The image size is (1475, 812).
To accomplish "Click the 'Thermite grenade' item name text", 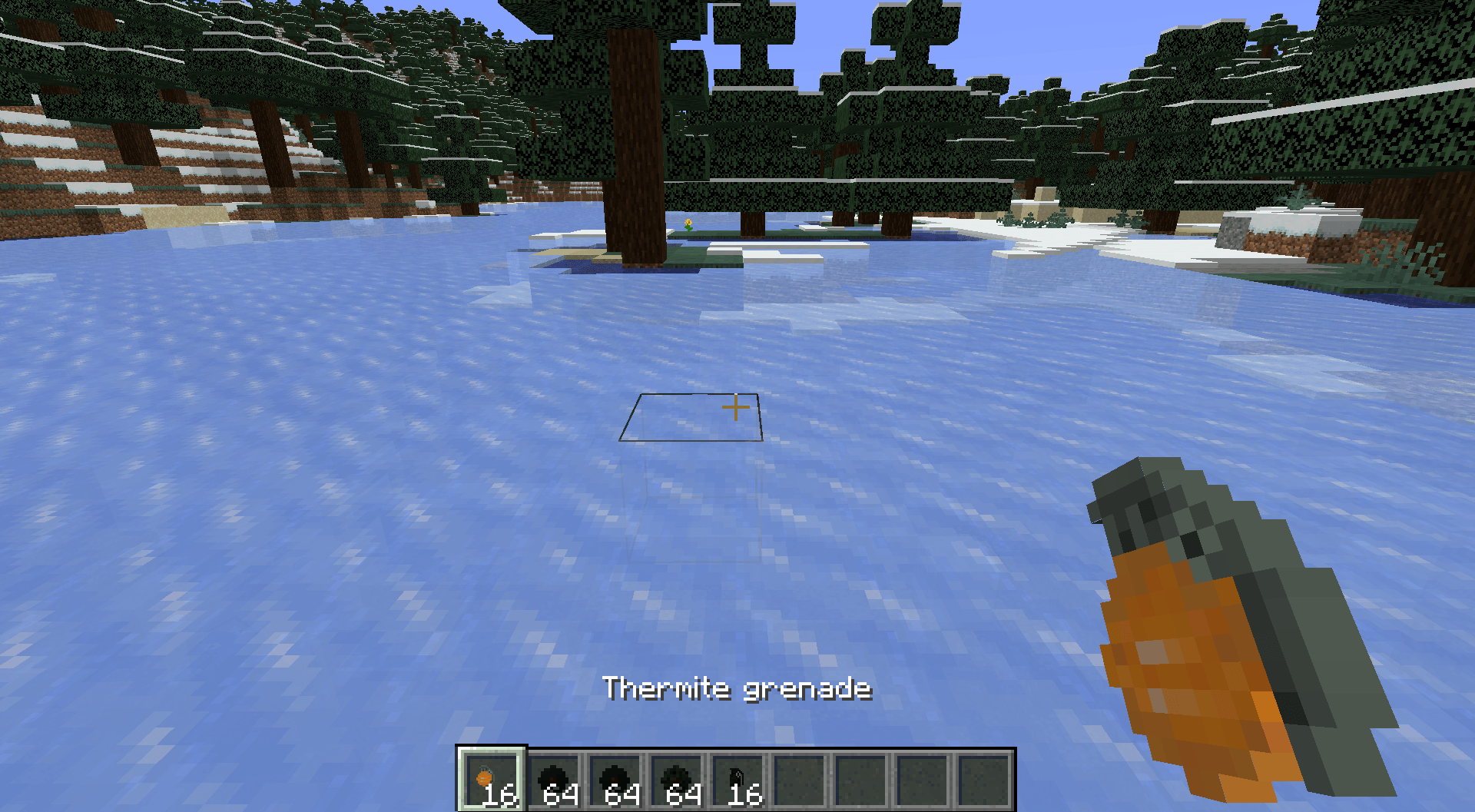I will pyautogui.click(x=737, y=689).
